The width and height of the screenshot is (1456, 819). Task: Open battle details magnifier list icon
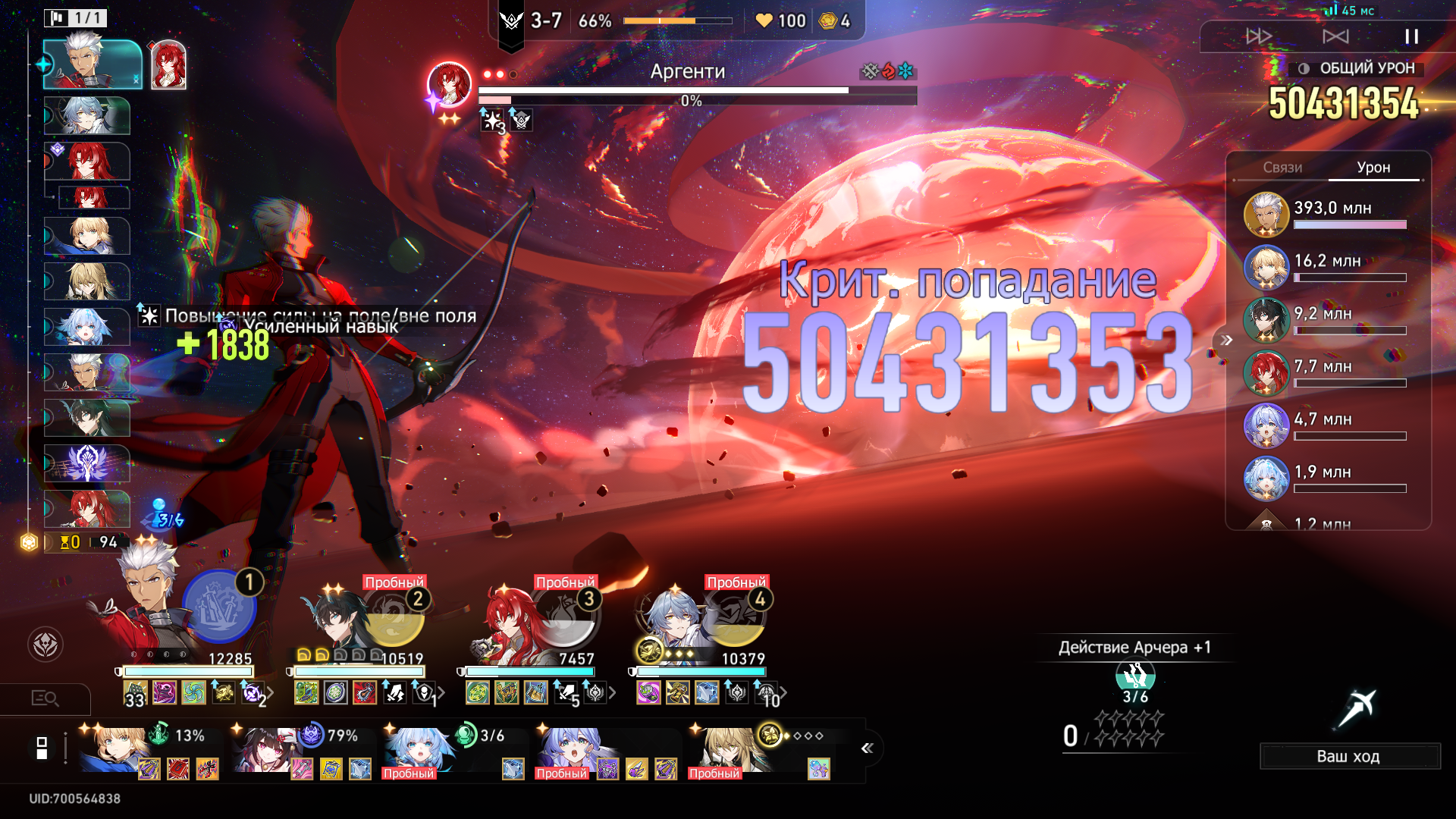pos(45,698)
